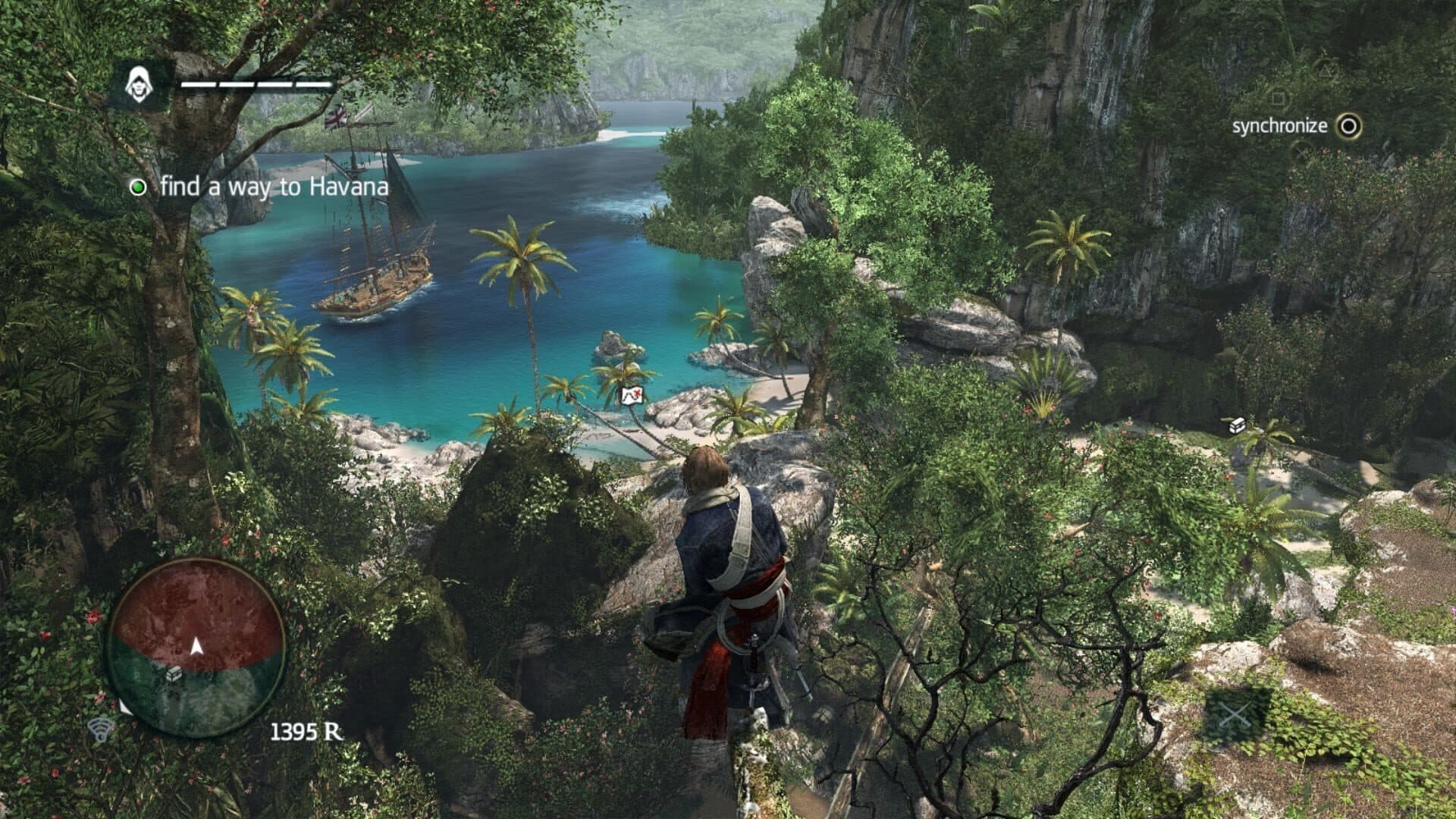Select the hooded assassin portrait icon
Image resolution: width=1456 pixels, height=819 pixels.
click(139, 83)
